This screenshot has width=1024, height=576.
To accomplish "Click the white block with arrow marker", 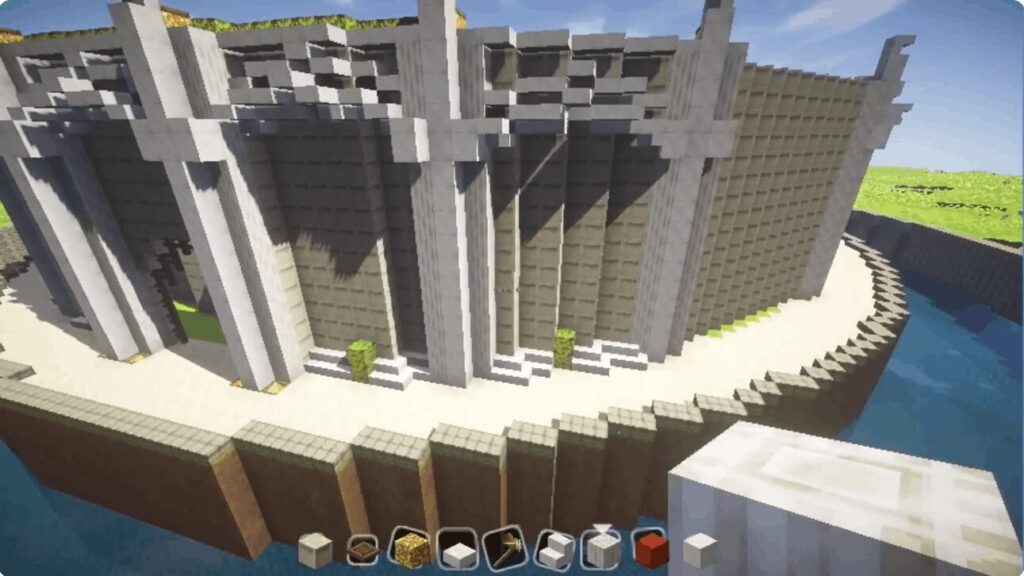I will coord(602,548).
